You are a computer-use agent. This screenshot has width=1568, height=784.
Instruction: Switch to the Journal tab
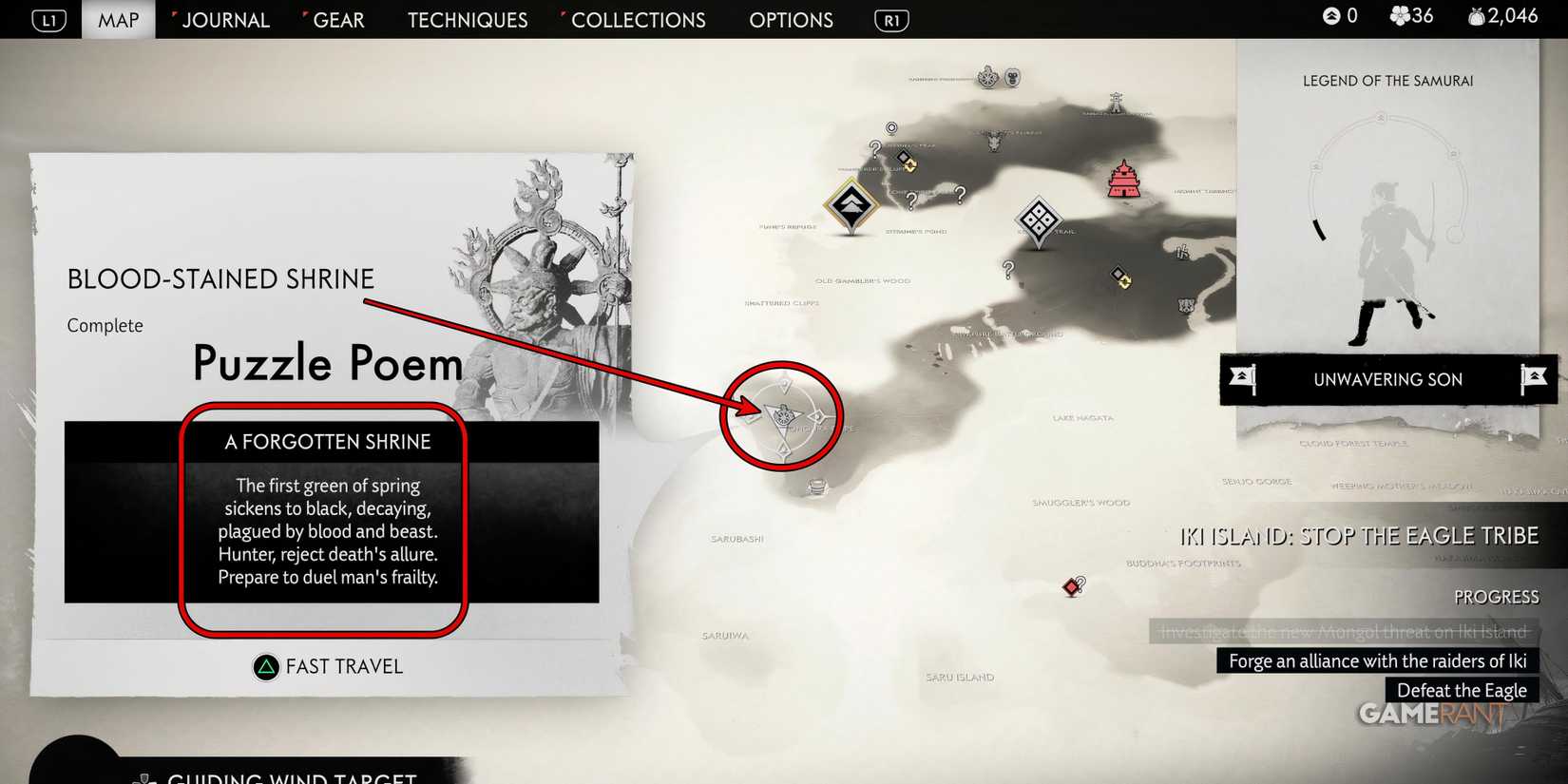[225, 20]
